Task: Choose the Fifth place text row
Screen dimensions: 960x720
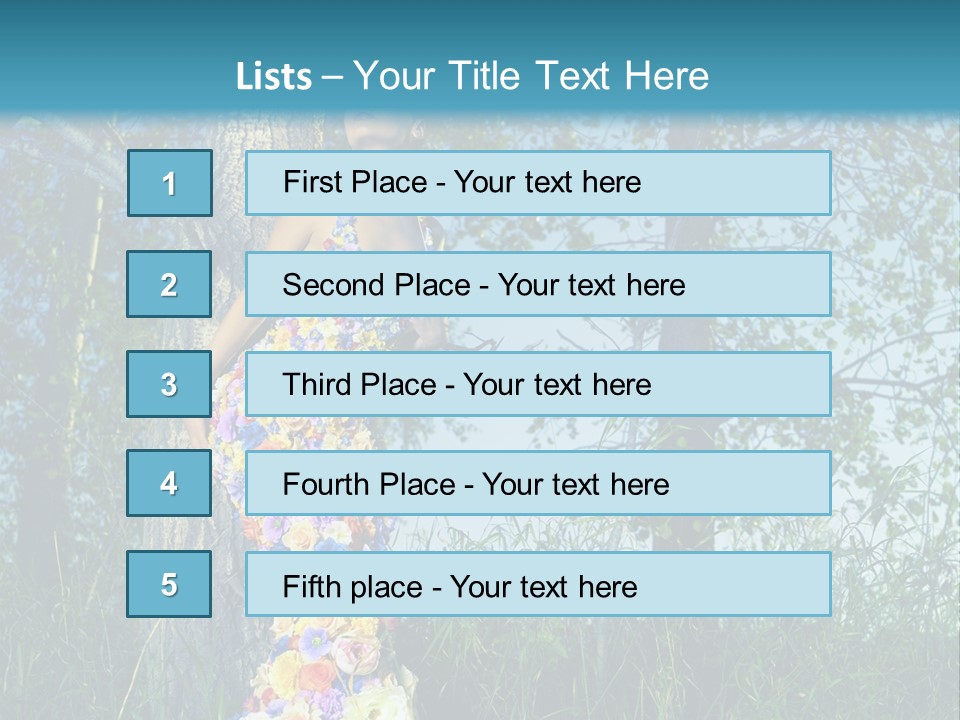Action: [x=538, y=584]
